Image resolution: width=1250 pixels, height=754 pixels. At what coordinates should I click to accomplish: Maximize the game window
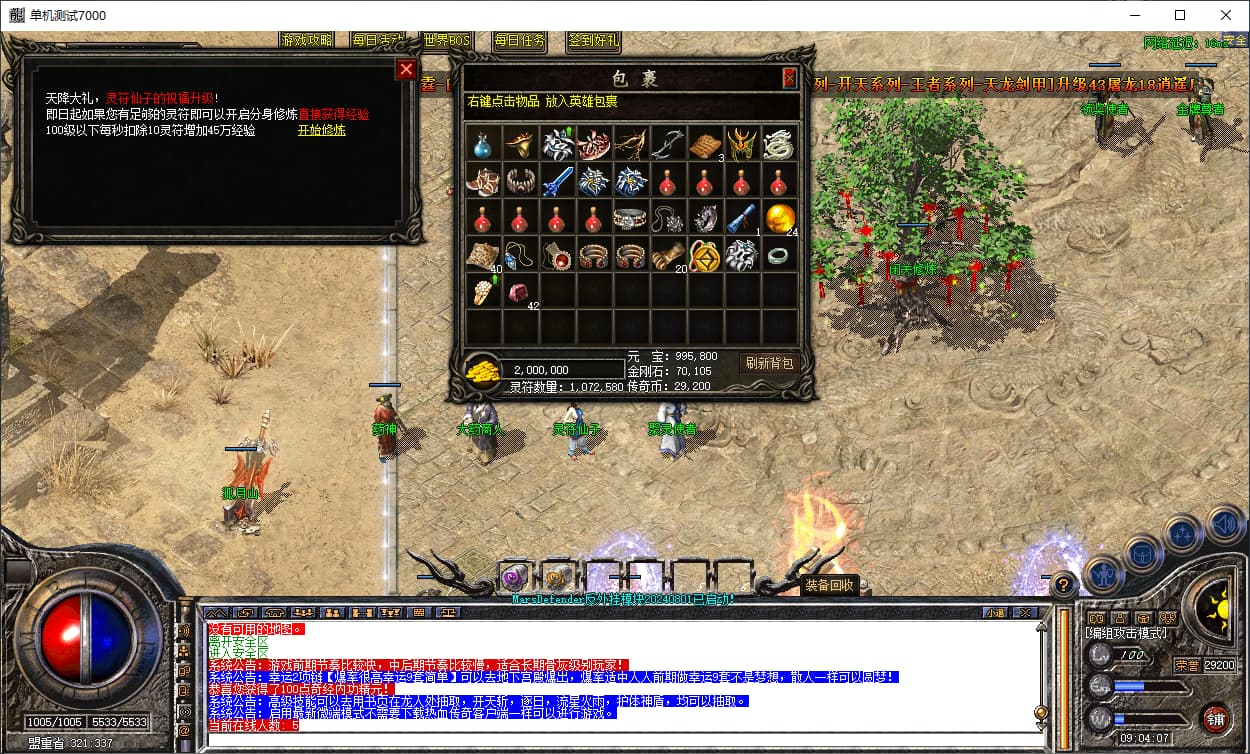coord(1179,15)
